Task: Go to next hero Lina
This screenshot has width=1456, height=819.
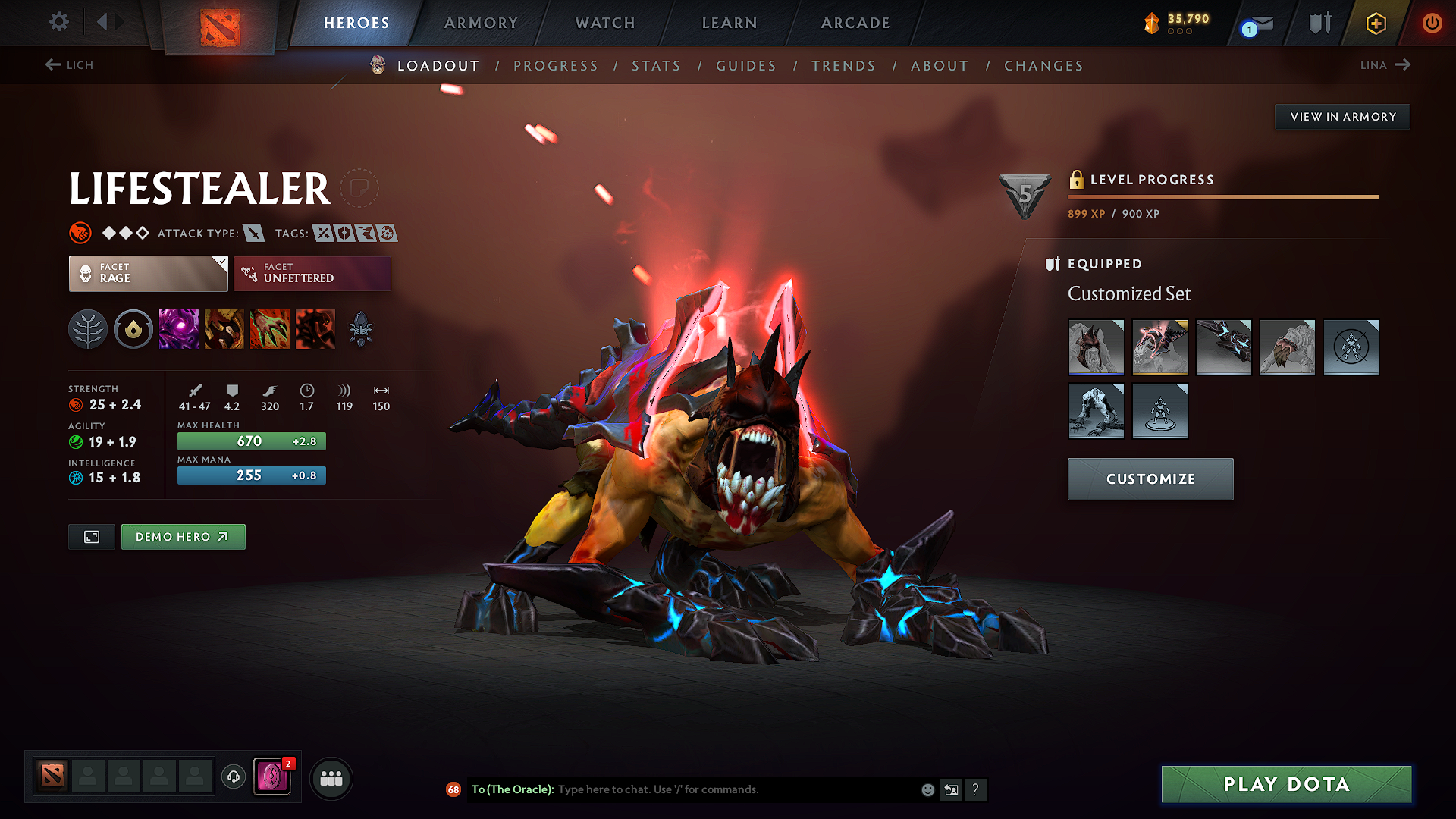Action: tap(1385, 65)
